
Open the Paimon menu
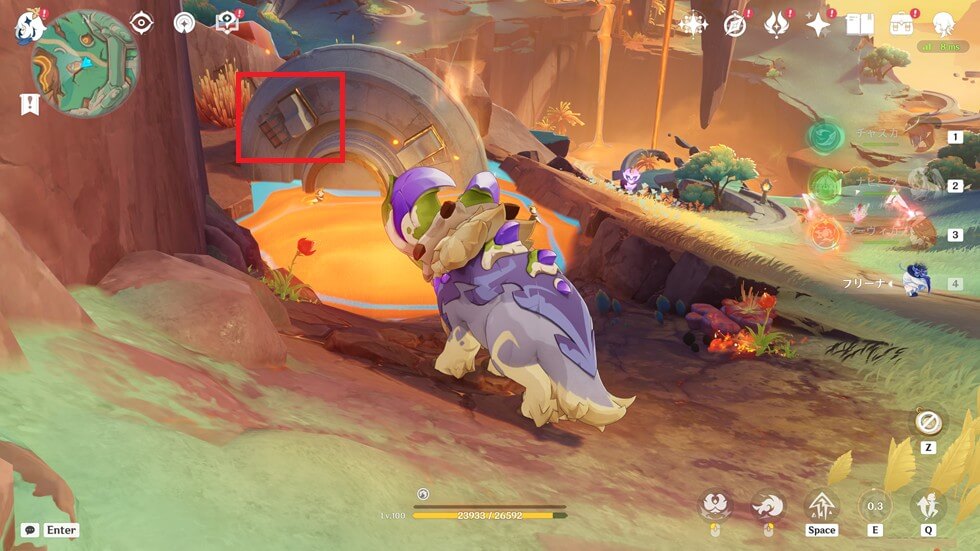click(26, 26)
